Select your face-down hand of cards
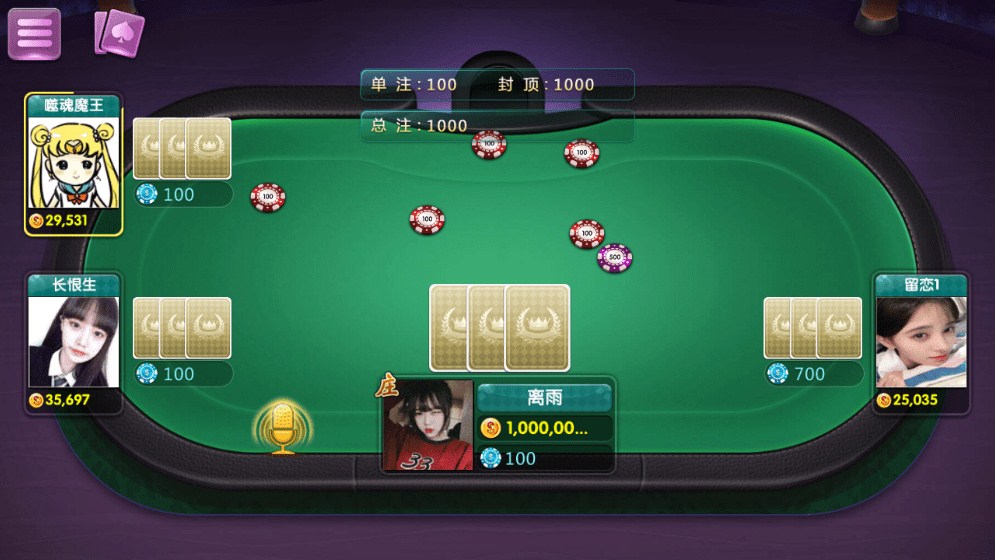This screenshot has height=560, width=995. tap(500, 327)
